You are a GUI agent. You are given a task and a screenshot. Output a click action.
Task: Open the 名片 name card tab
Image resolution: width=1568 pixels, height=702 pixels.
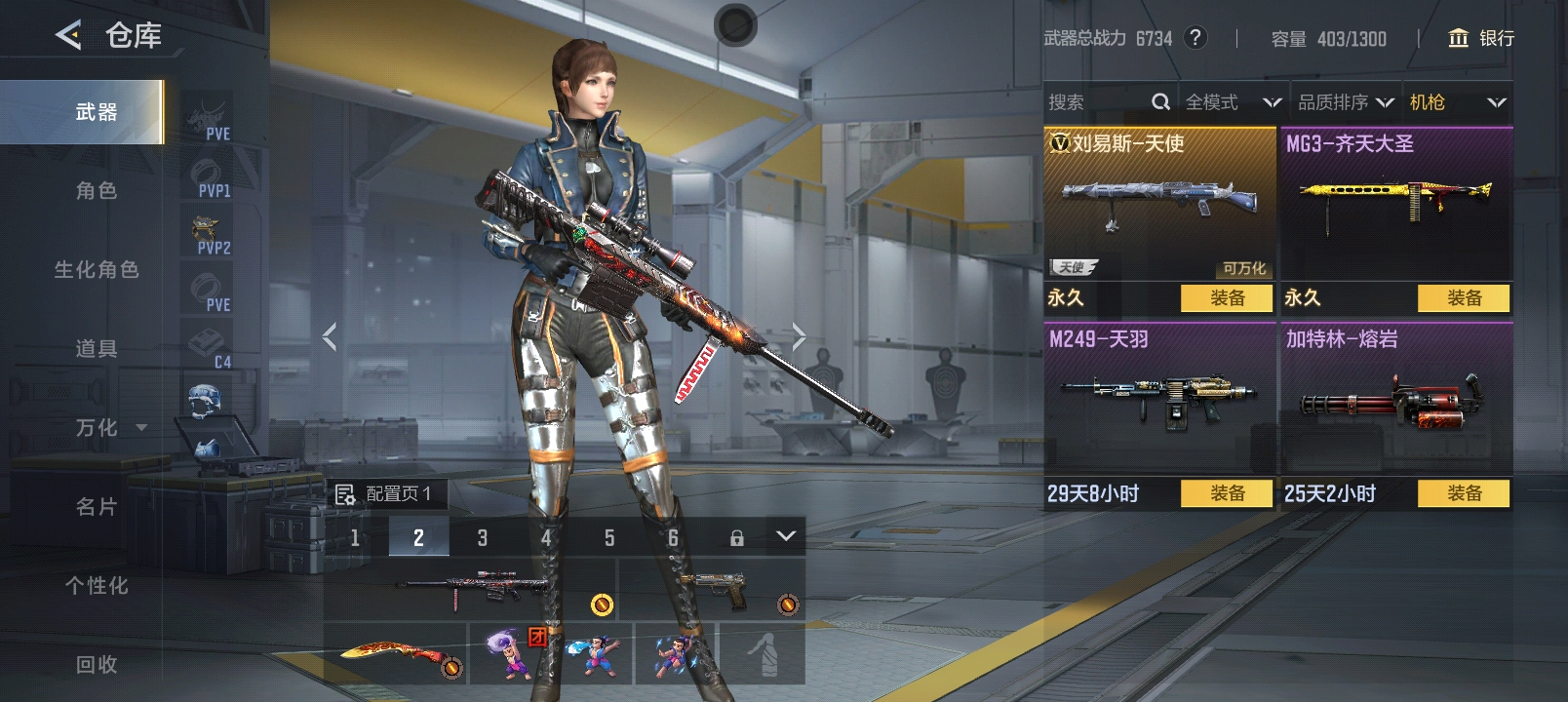pos(96,507)
